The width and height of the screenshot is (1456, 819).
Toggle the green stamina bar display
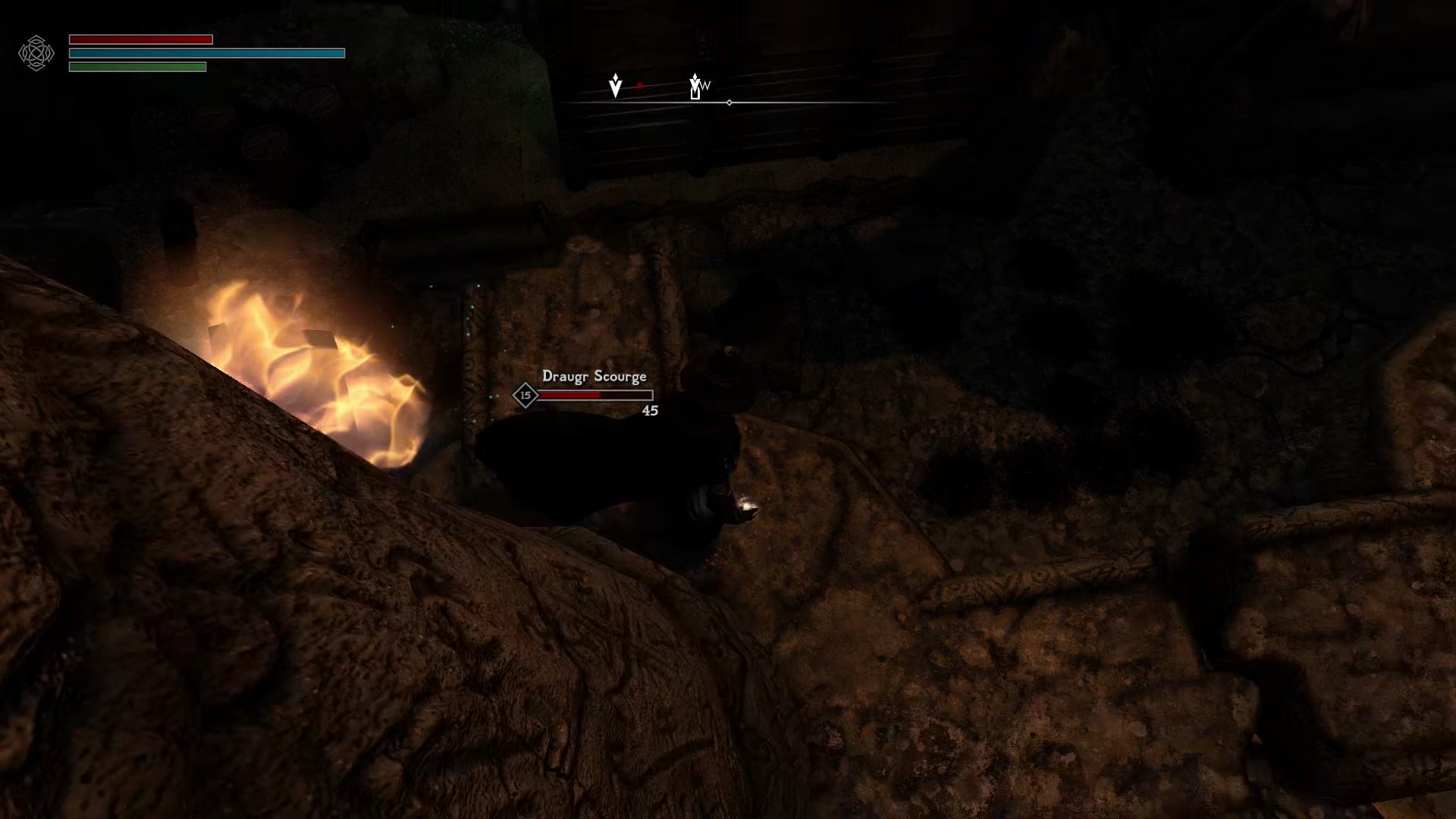137,67
